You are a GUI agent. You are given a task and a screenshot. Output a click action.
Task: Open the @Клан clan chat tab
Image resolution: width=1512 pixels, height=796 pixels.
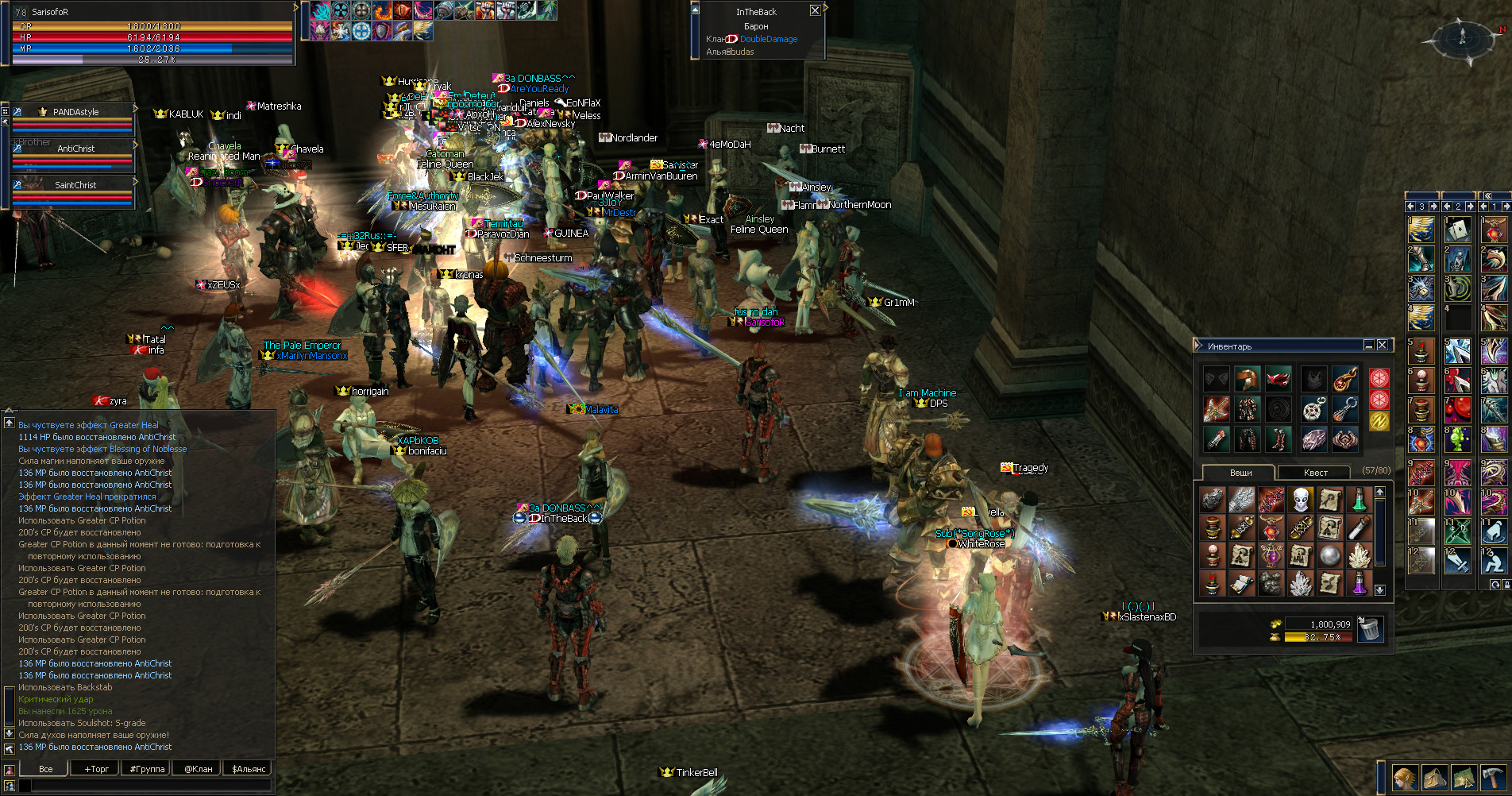point(198,769)
